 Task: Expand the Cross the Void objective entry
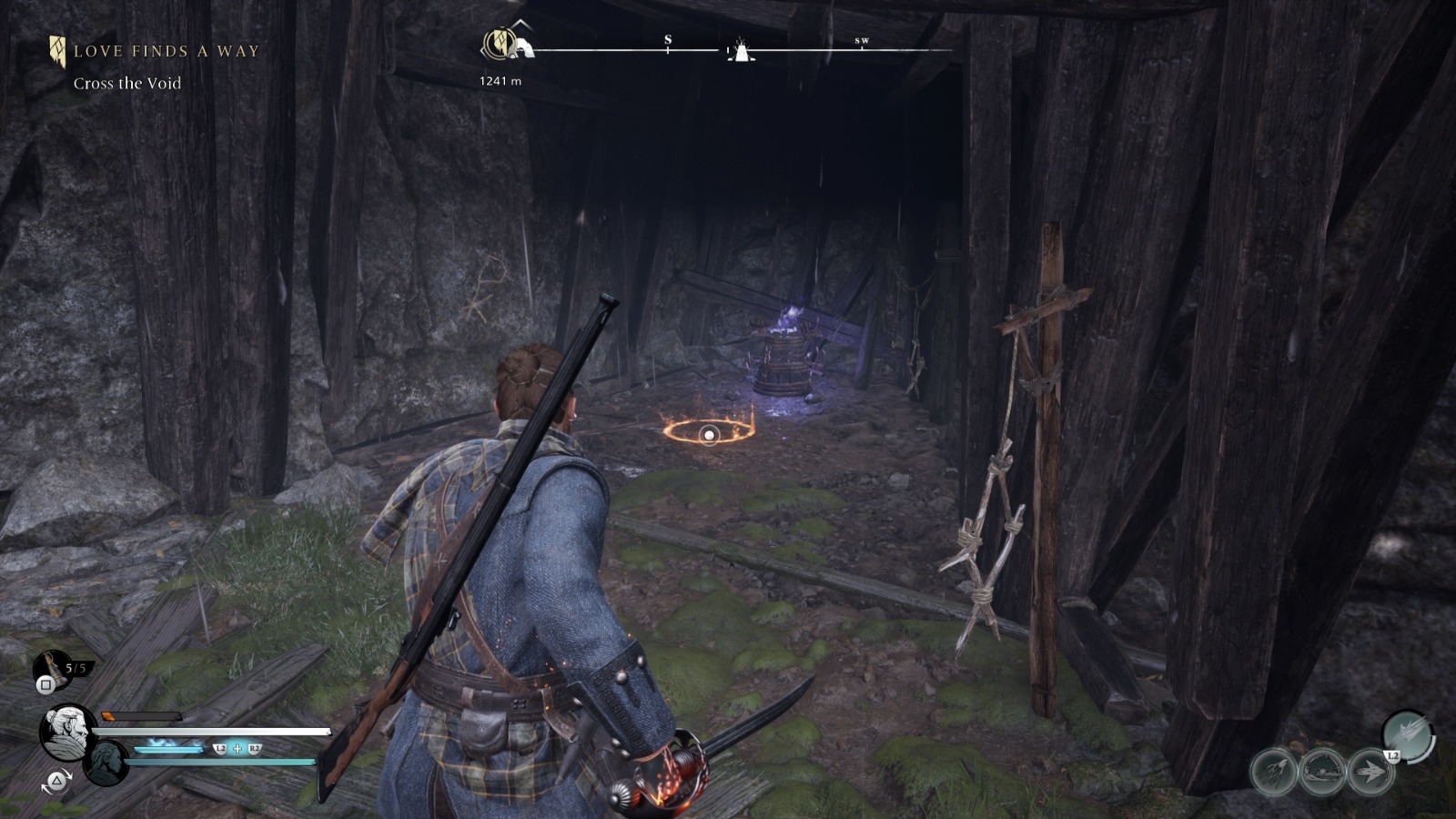(x=126, y=82)
